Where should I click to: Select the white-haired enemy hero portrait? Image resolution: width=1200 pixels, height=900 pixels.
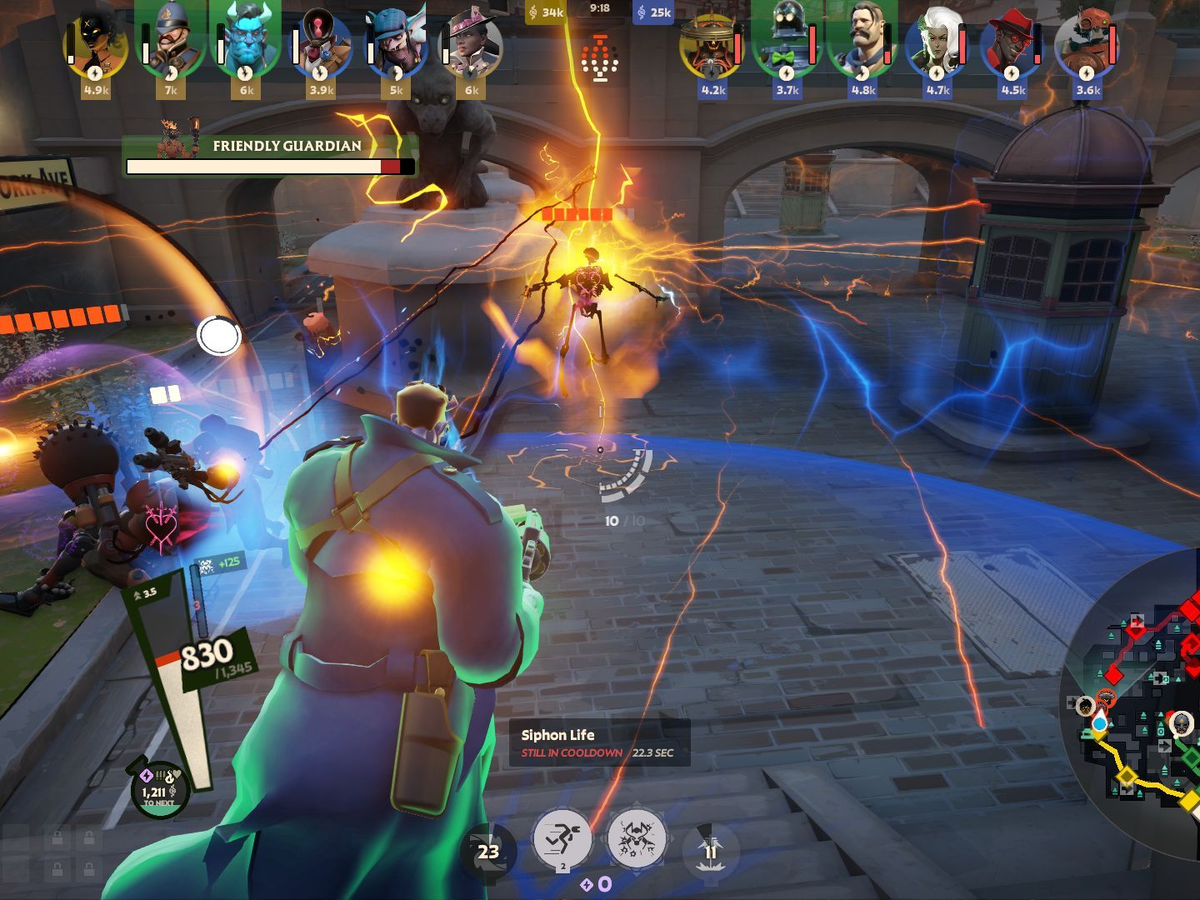point(937,44)
